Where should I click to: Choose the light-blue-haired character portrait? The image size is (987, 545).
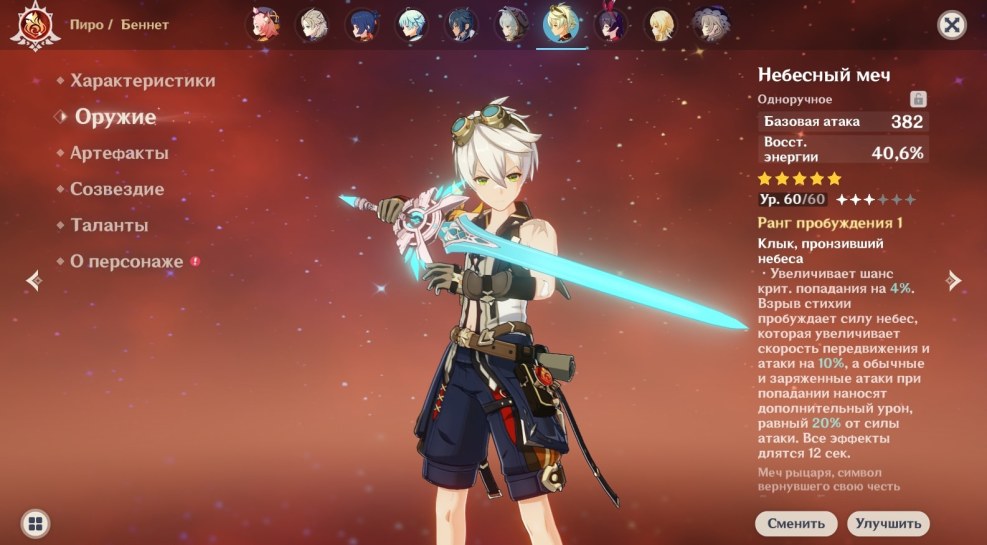coord(411,25)
